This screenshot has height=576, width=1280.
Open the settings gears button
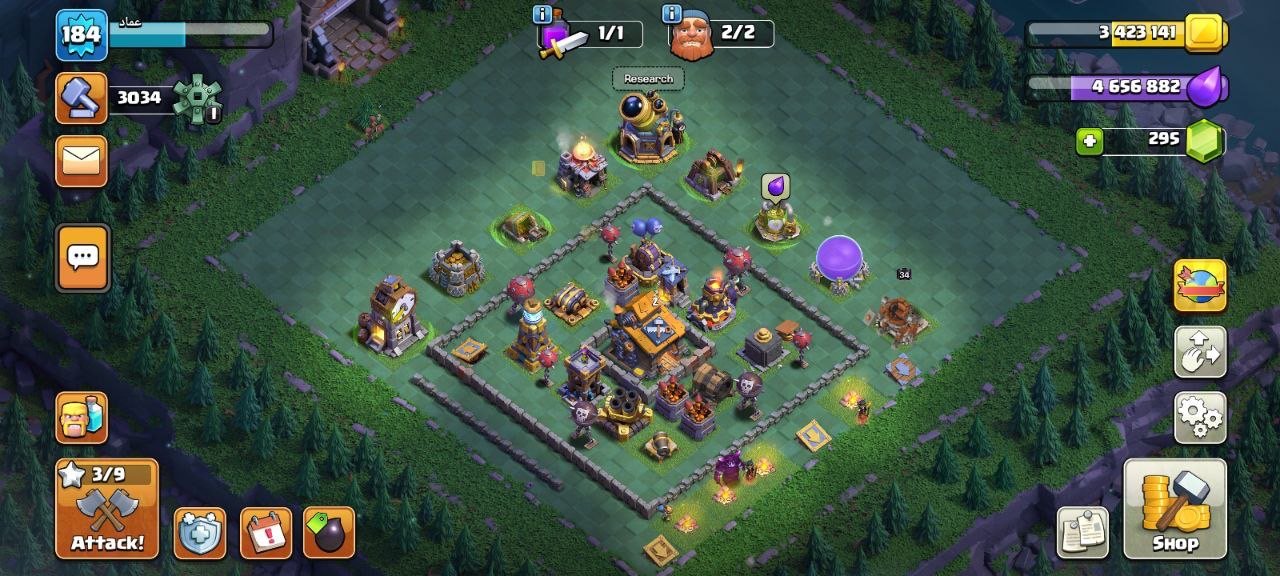click(x=1200, y=416)
